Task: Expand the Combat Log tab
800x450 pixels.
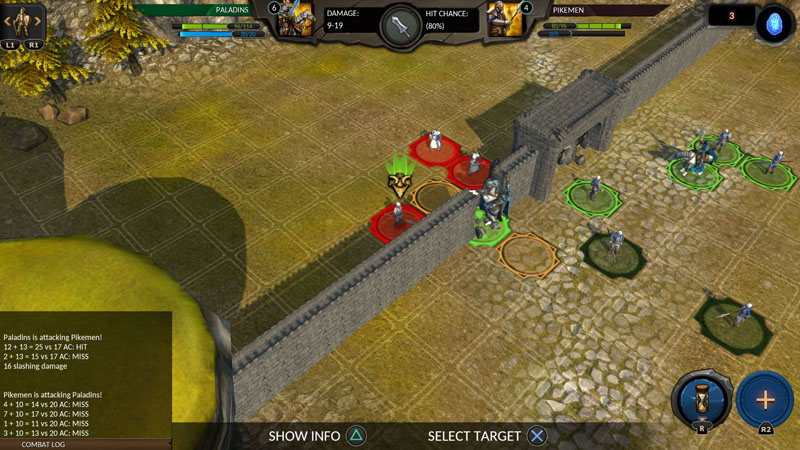Action: (44, 444)
